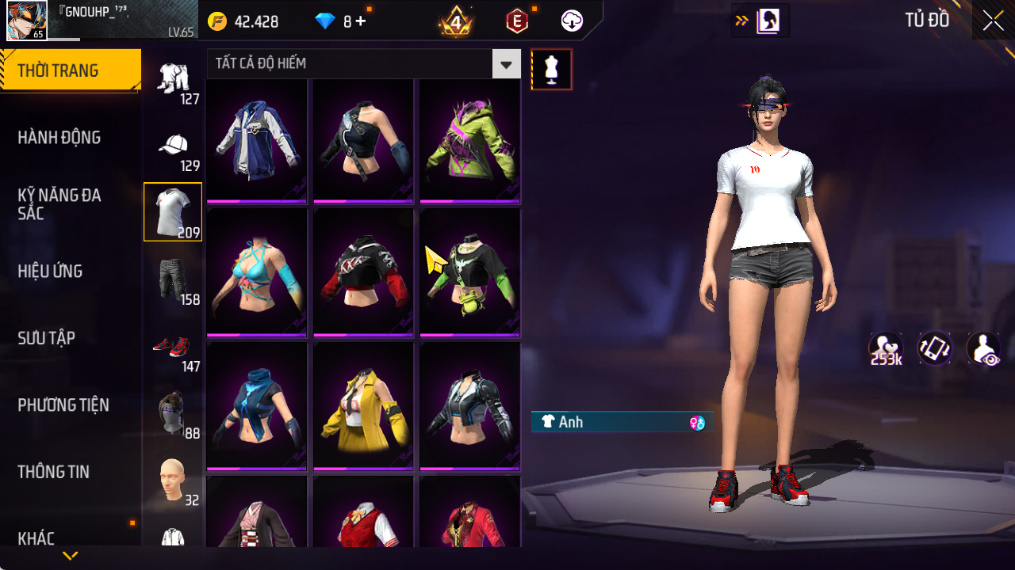Open the Tất Cả Độ Hiếm rarity dropdown
Image resolution: width=1015 pixels, height=570 pixels.
[506, 64]
